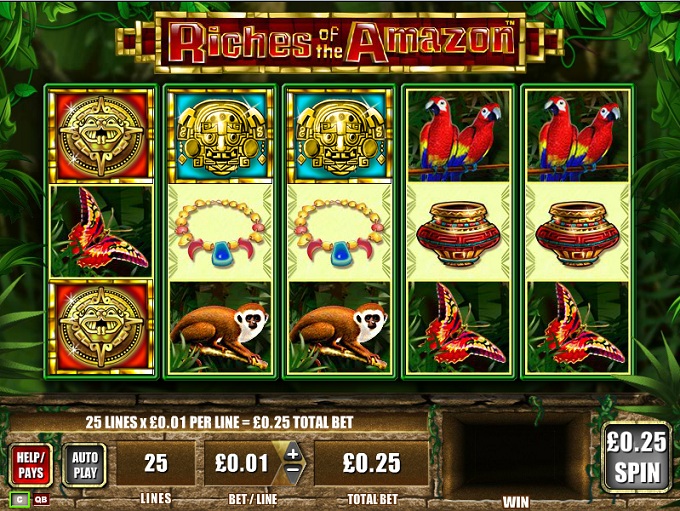Click the small green C icon
The image size is (680, 511).
19,499
